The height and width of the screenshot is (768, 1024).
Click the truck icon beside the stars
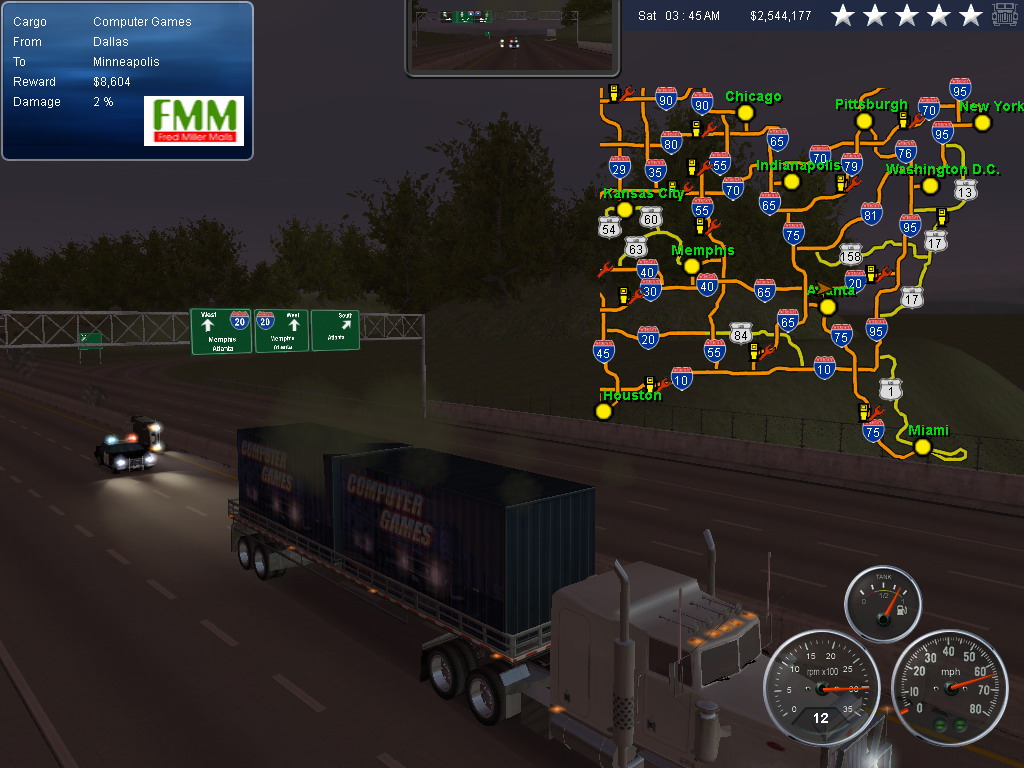[x=1004, y=15]
